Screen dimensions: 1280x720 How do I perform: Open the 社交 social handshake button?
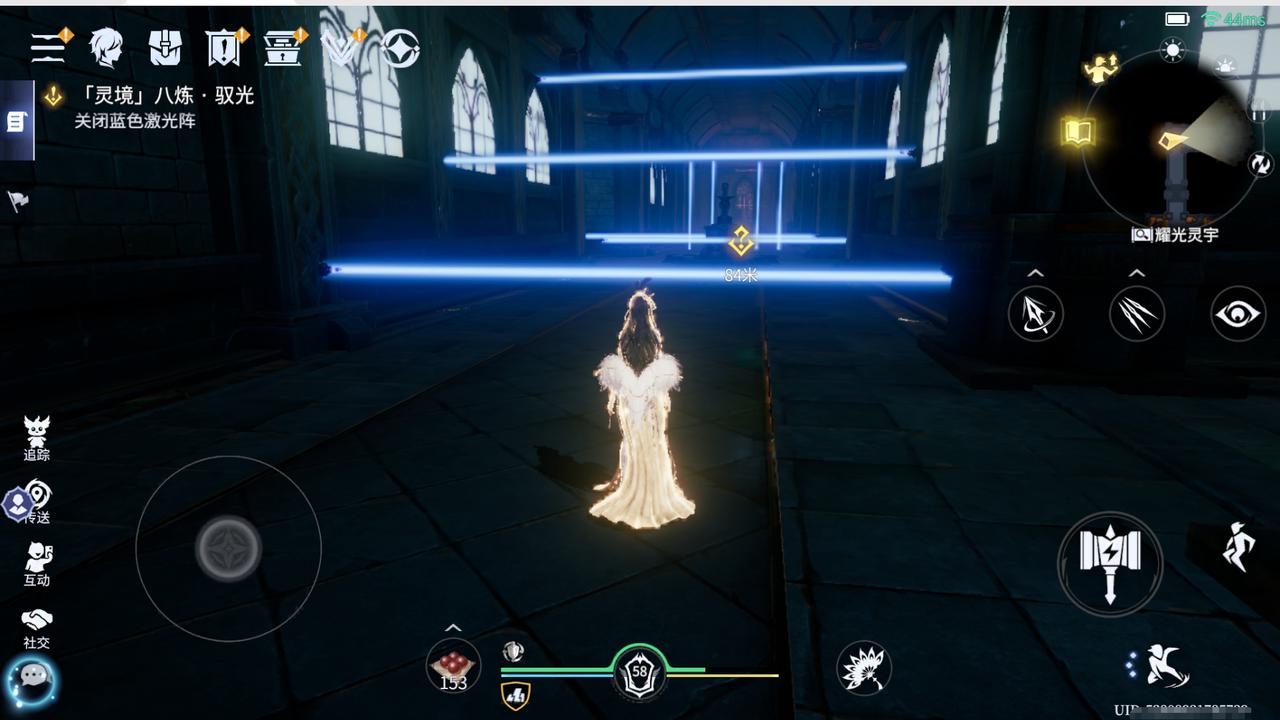point(37,627)
